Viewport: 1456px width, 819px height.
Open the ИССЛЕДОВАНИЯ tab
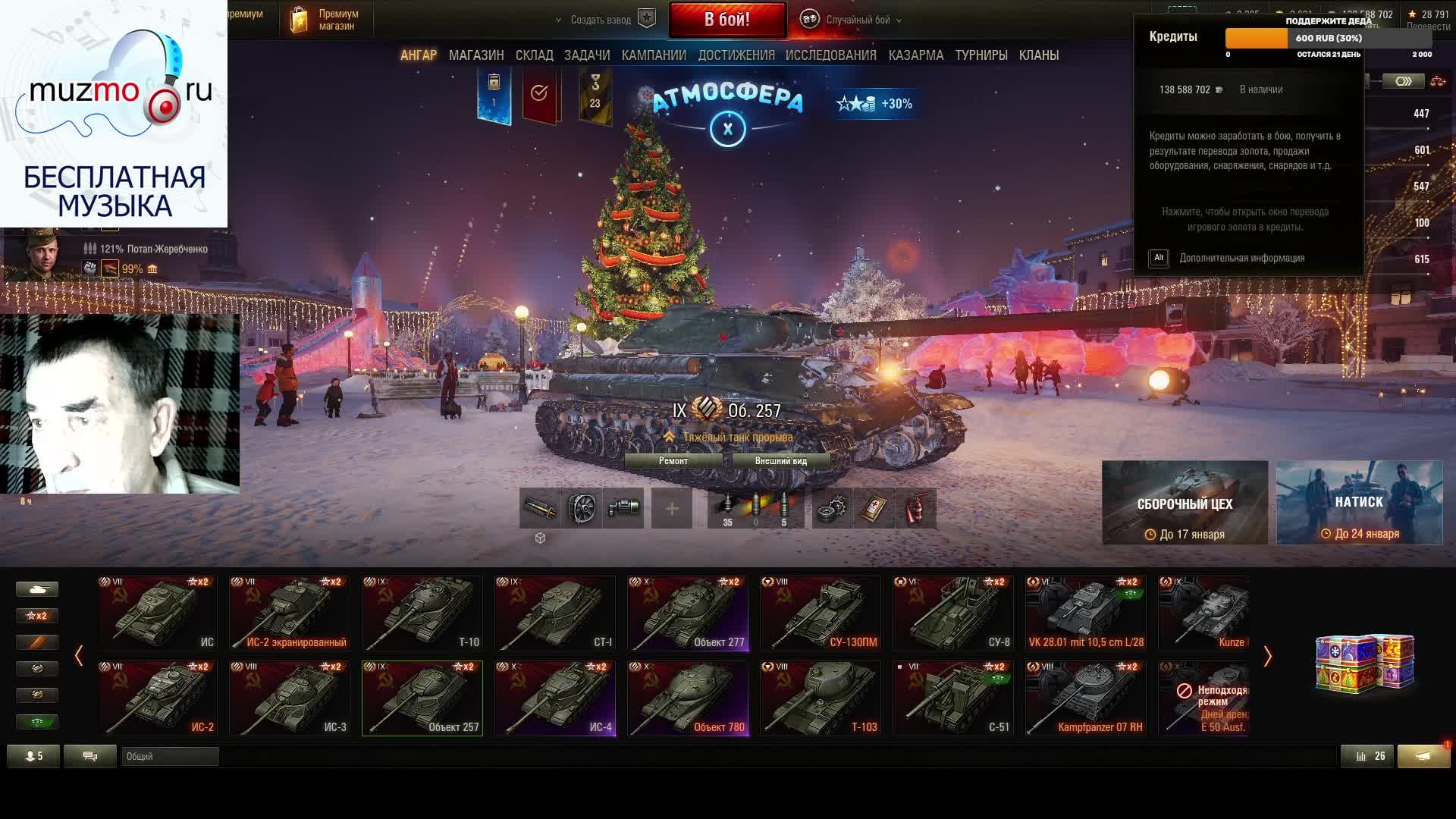pyautogui.click(x=830, y=55)
